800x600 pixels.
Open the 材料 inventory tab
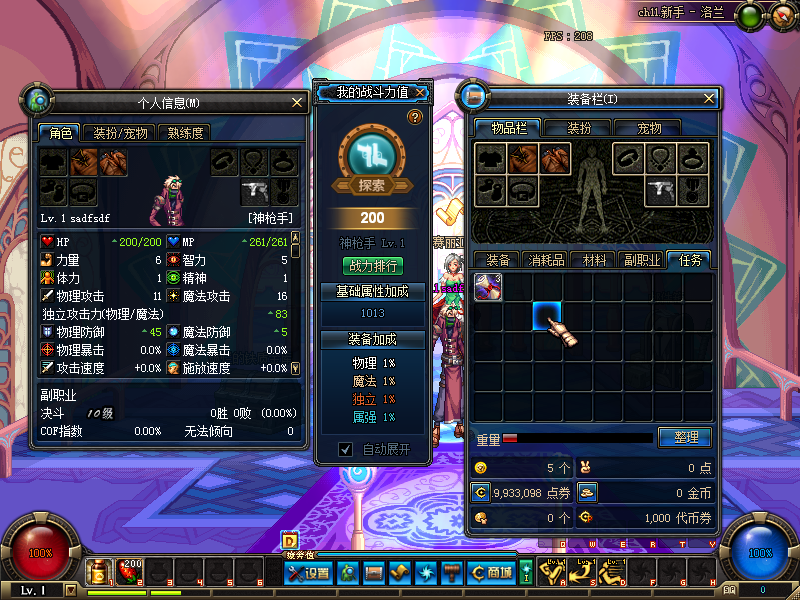tap(594, 260)
